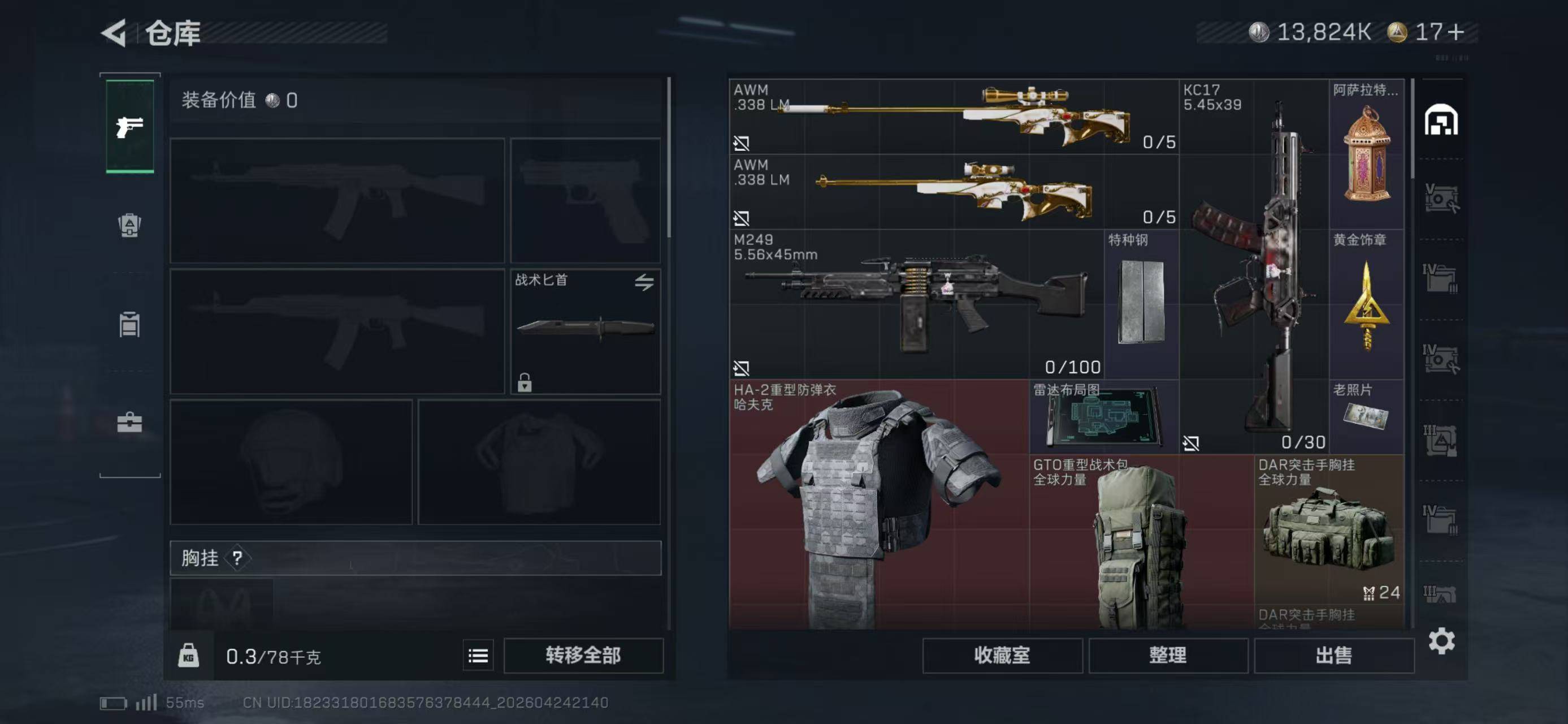Choose the GTO重型战术包 backpack
Viewport: 1568px width, 724px height.
point(1141,542)
